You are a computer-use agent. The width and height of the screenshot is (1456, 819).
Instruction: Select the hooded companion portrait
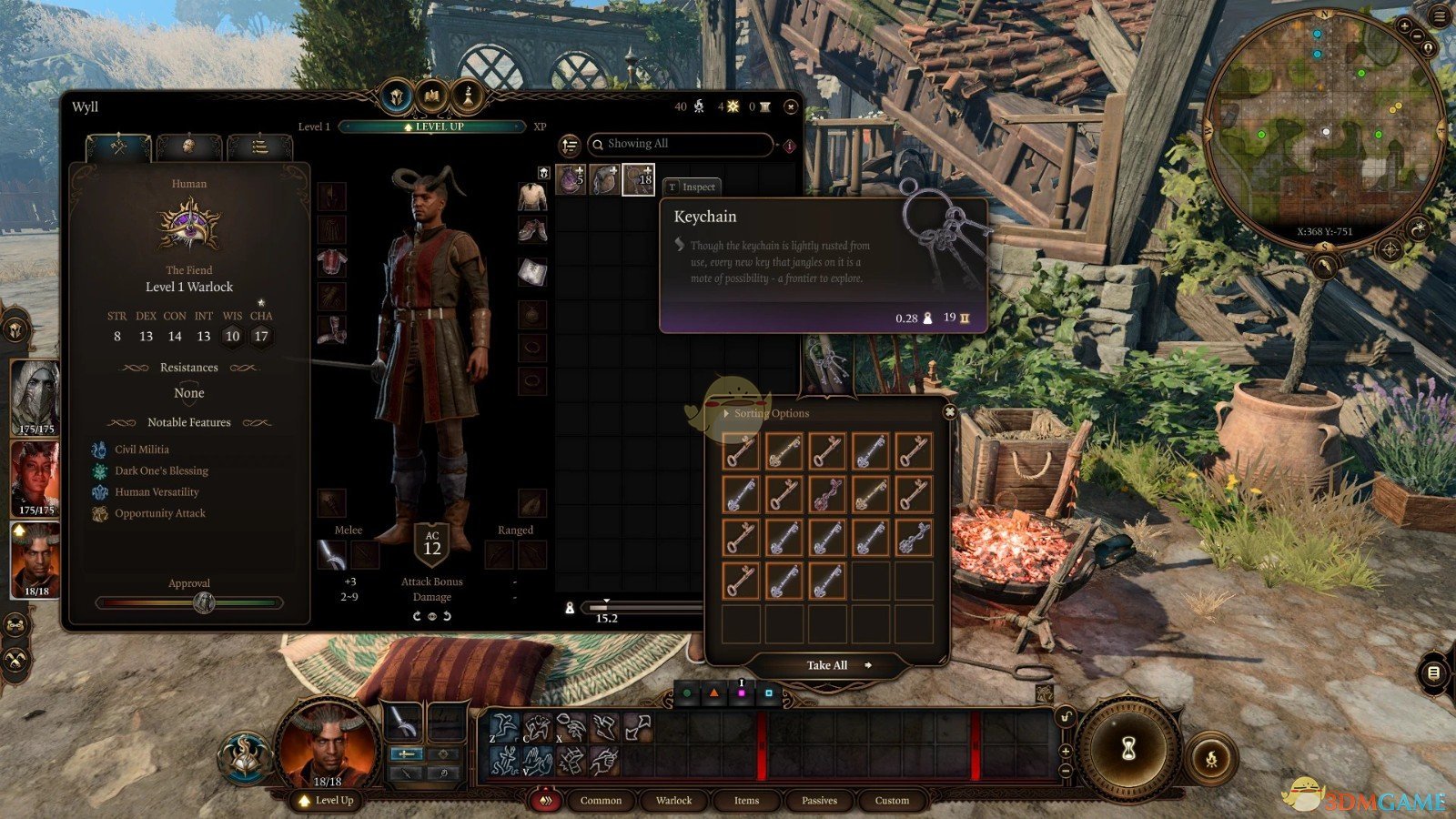point(35,396)
